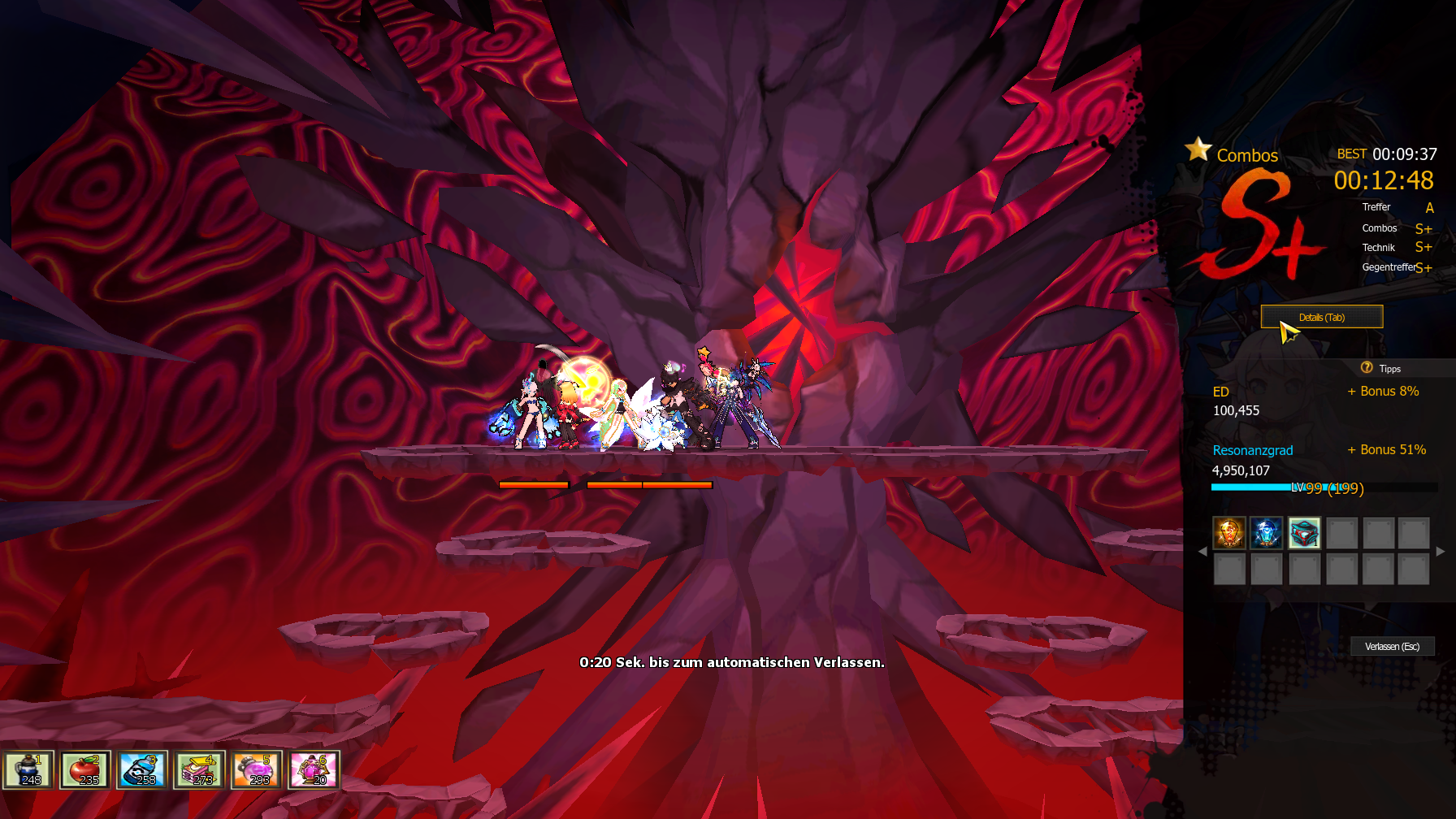The height and width of the screenshot is (819, 1456).
Task: Use the red apple in slot 2
Action: (86, 769)
